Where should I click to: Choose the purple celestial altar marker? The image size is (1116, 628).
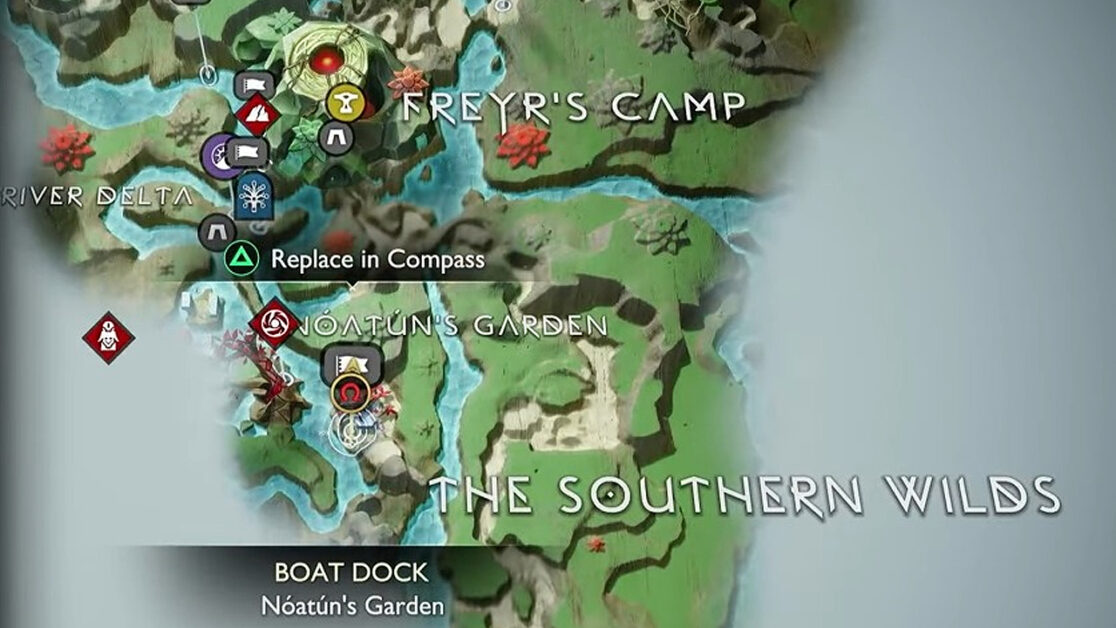click(x=220, y=157)
